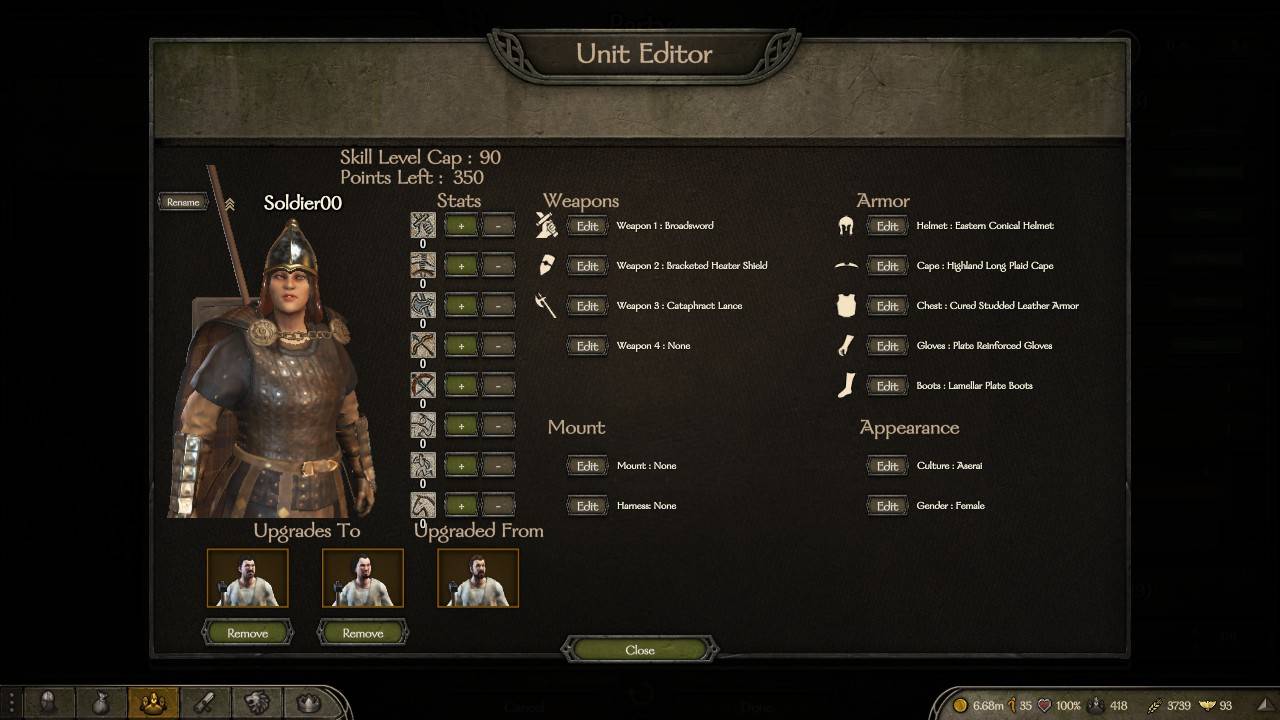Edit the Harness selection
The height and width of the screenshot is (720, 1280).
pos(587,506)
